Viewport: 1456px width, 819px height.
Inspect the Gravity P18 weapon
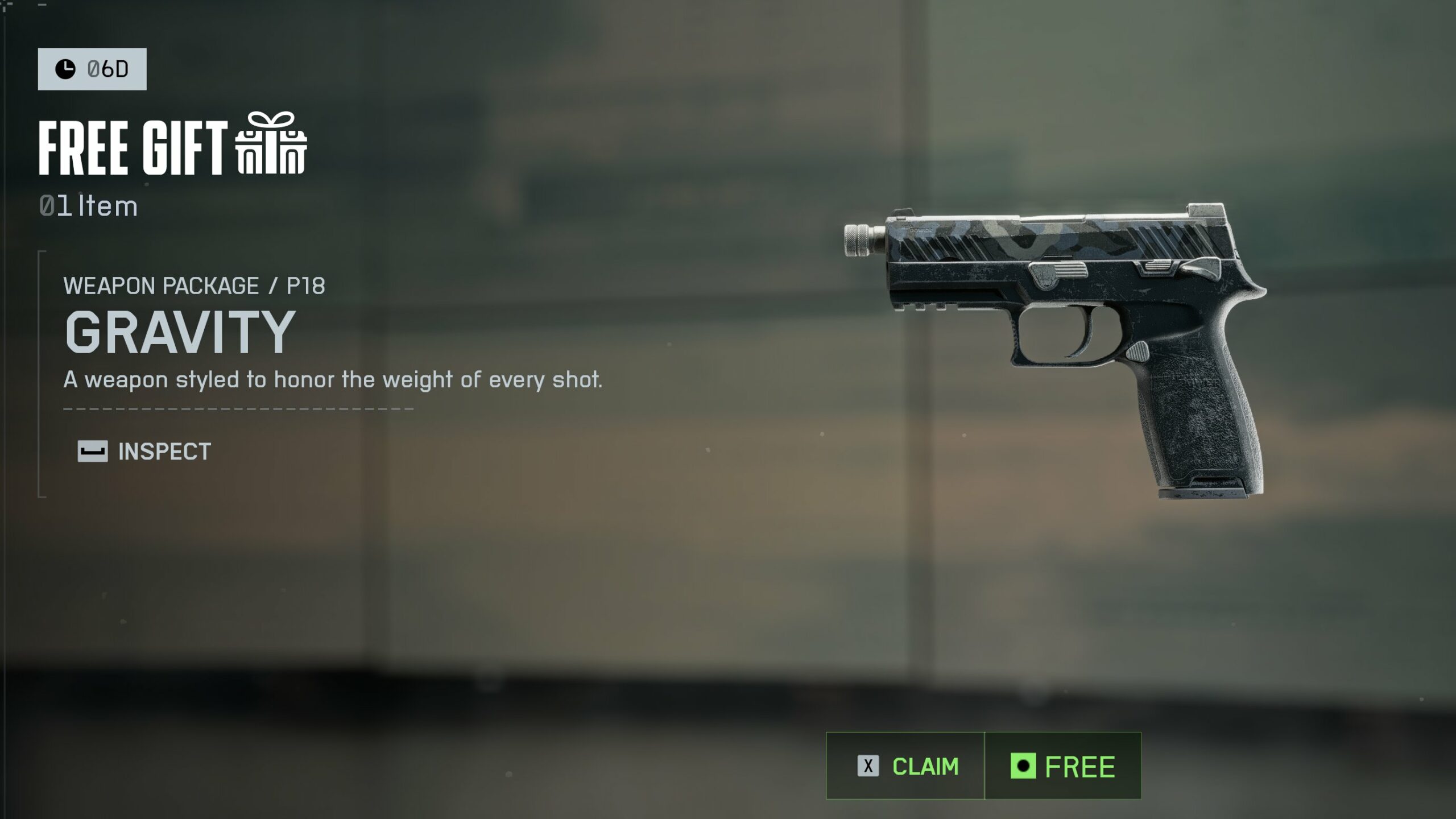coord(144,452)
